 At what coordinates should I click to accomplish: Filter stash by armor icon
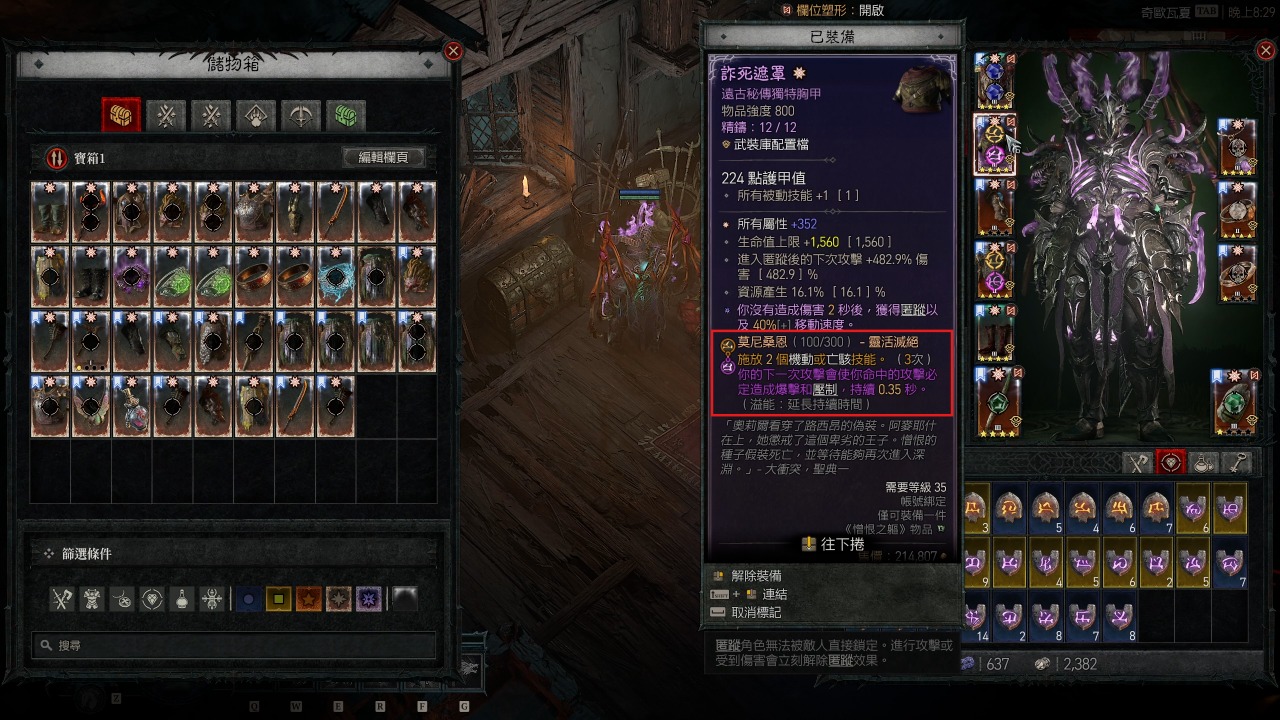[x=93, y=599]
